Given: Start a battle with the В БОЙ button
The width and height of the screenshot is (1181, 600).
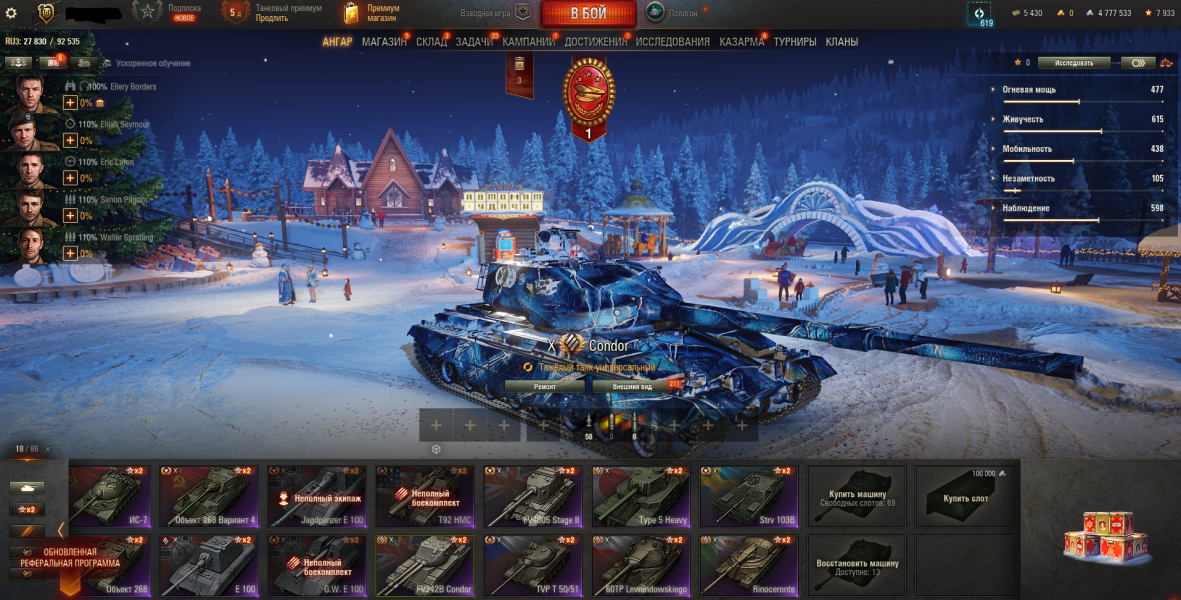Looking at the screenshot, I should (x=589, y=14).
